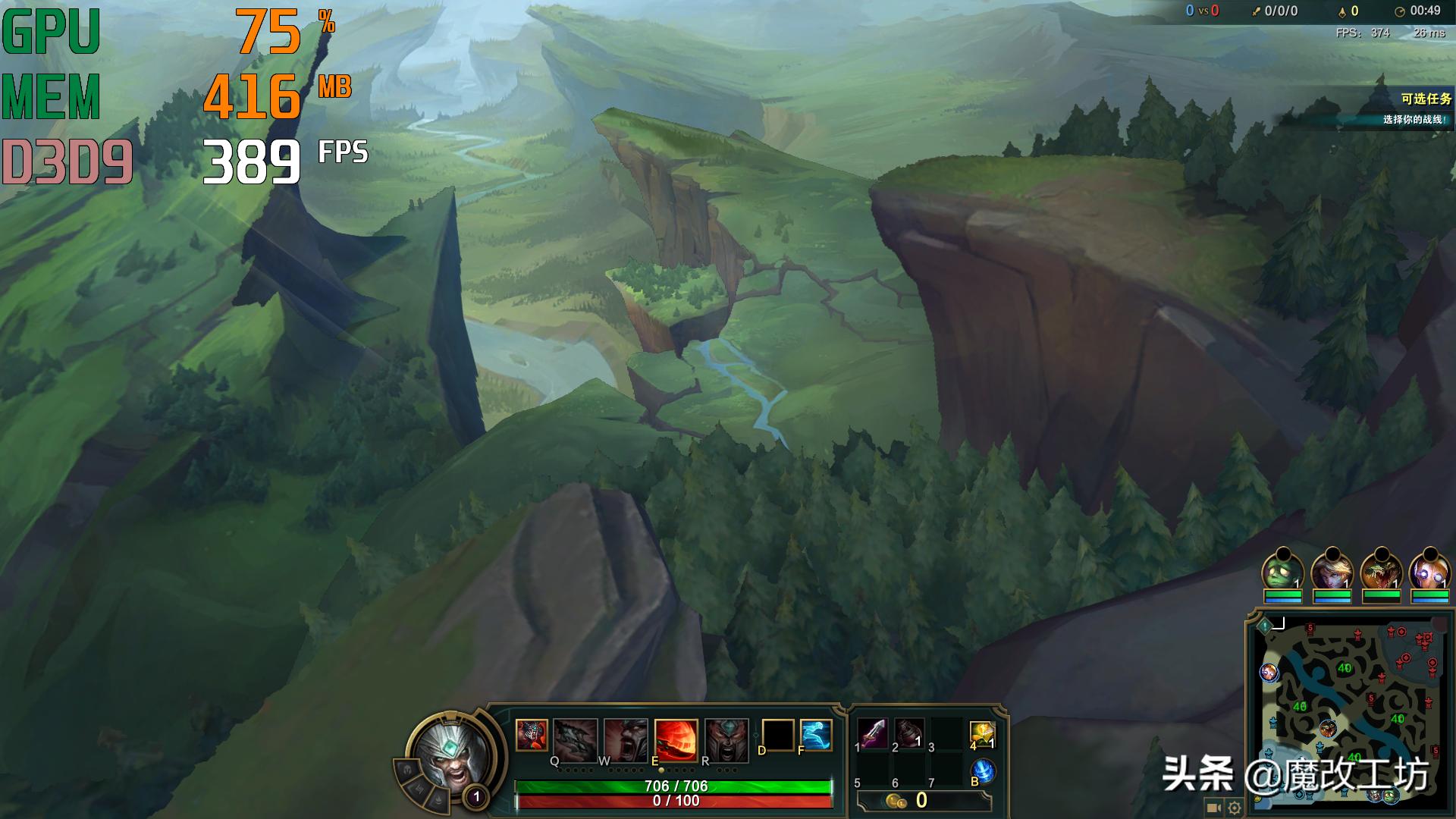
Task: Select the passive ability icon
Action: coord(532,735)
